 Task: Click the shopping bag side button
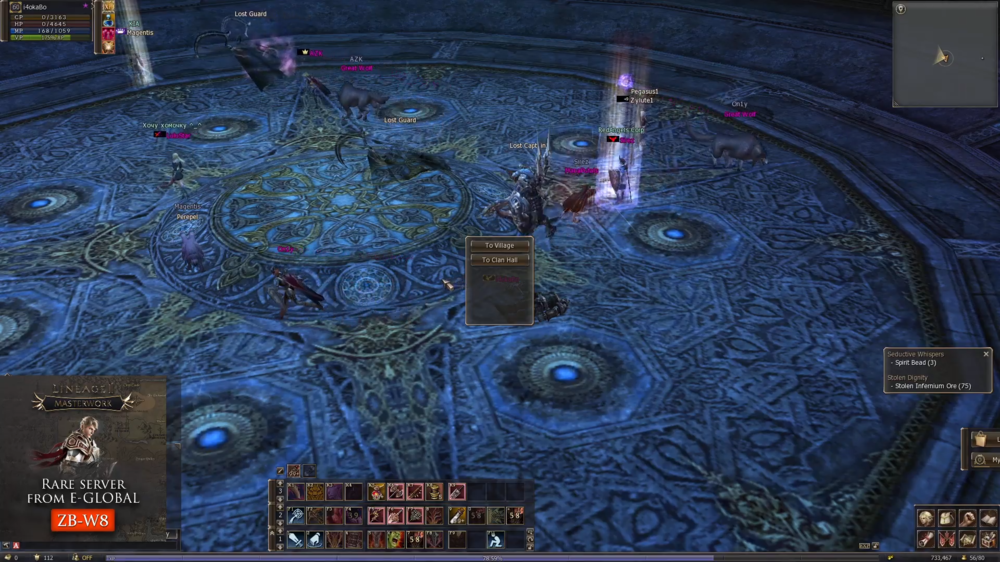click(x=983, y=440)
